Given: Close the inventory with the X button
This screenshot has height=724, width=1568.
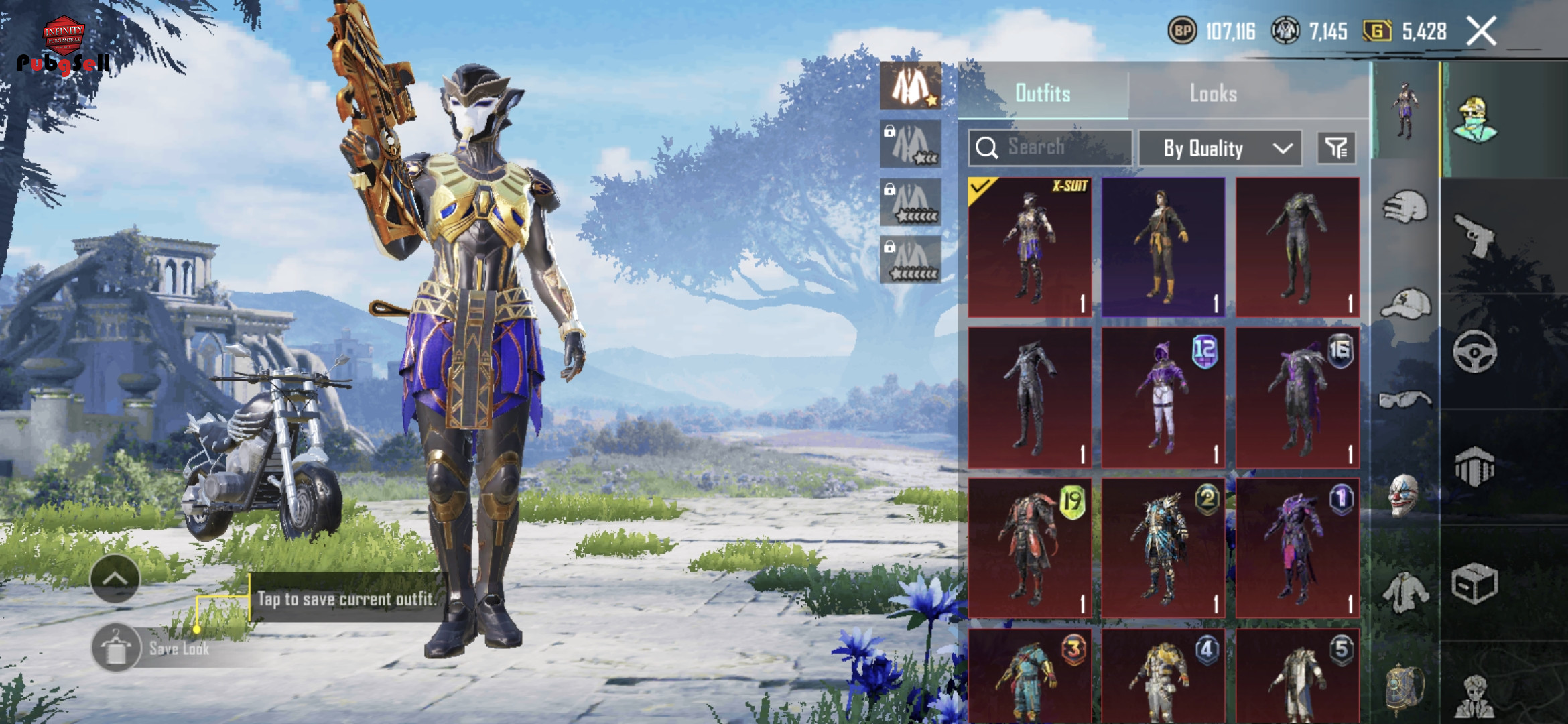Looking at the screenshot, I should coord(1481,31).
